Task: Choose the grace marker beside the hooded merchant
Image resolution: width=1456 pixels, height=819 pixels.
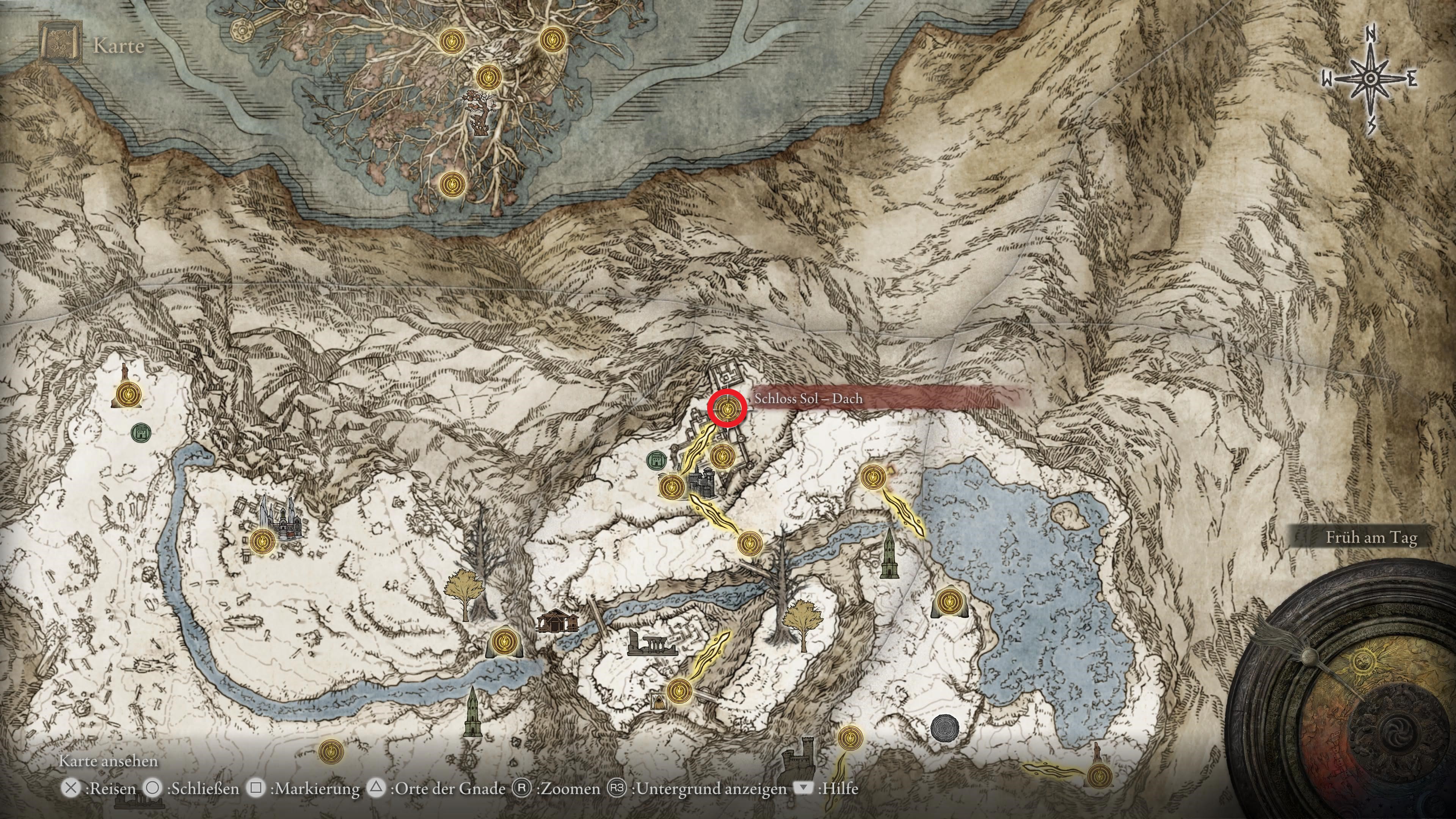Action: (x=678, y=690)
